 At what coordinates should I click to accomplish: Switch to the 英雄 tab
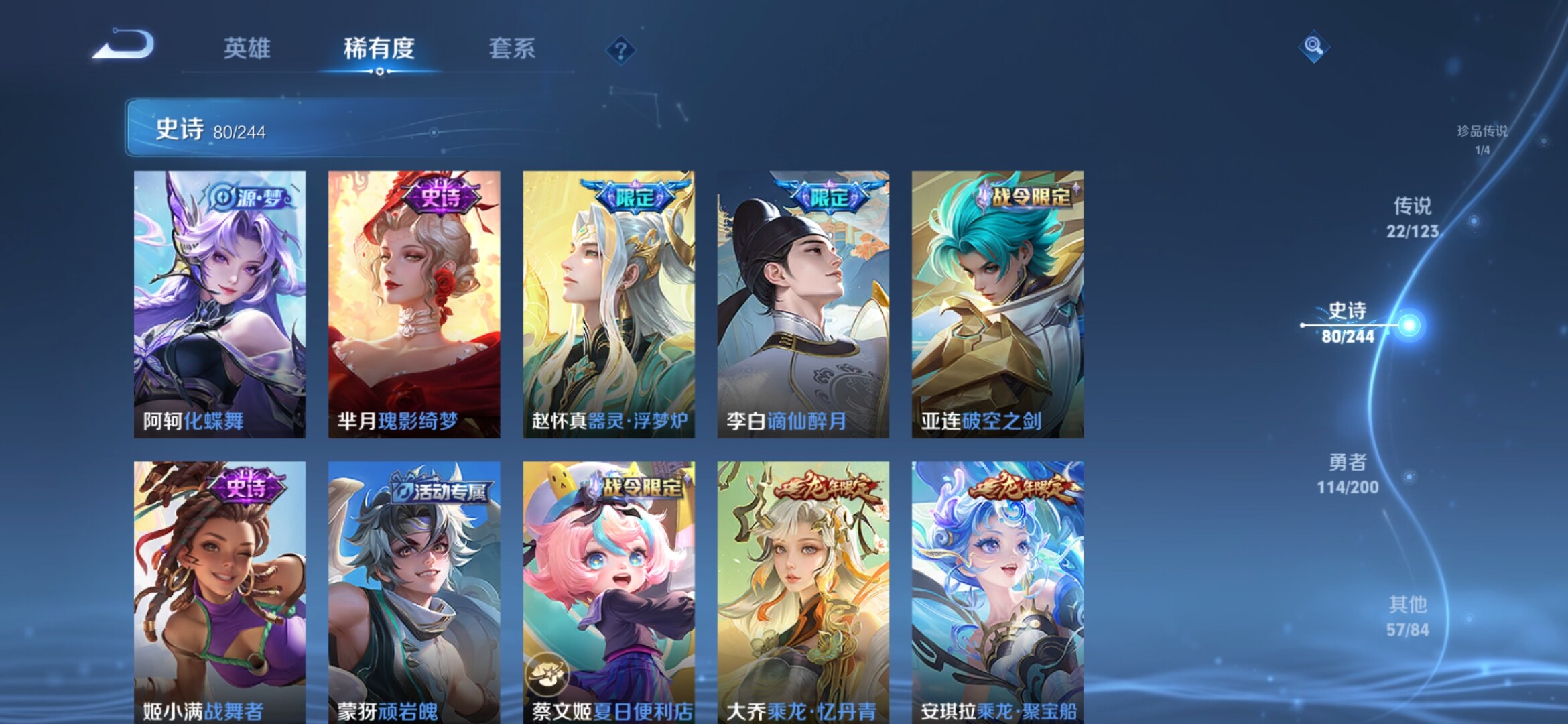tap(247, 48)
